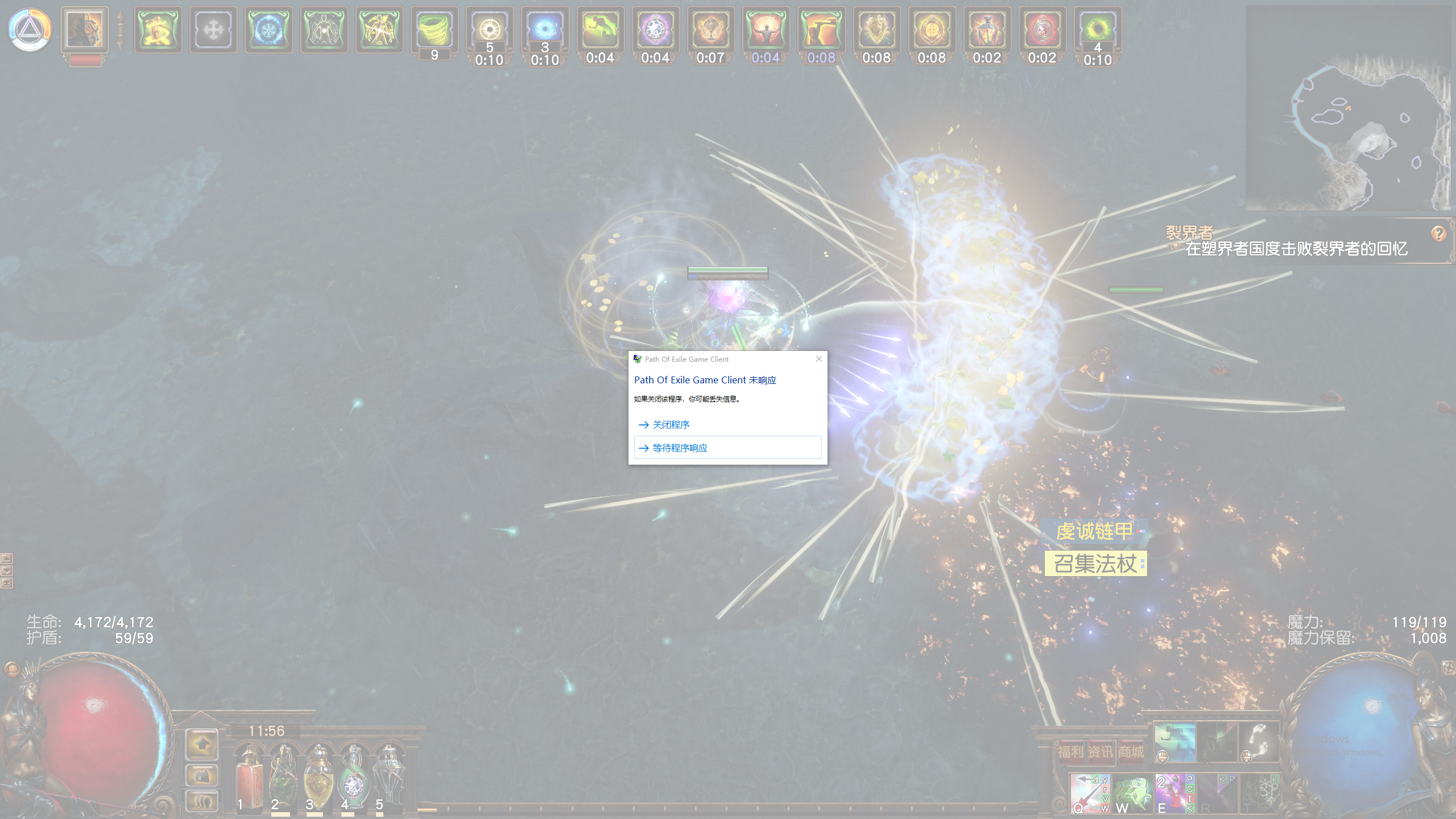Open the 福利 rewards button
This screenshot has height=819, width=1456.
[1070, 752]
